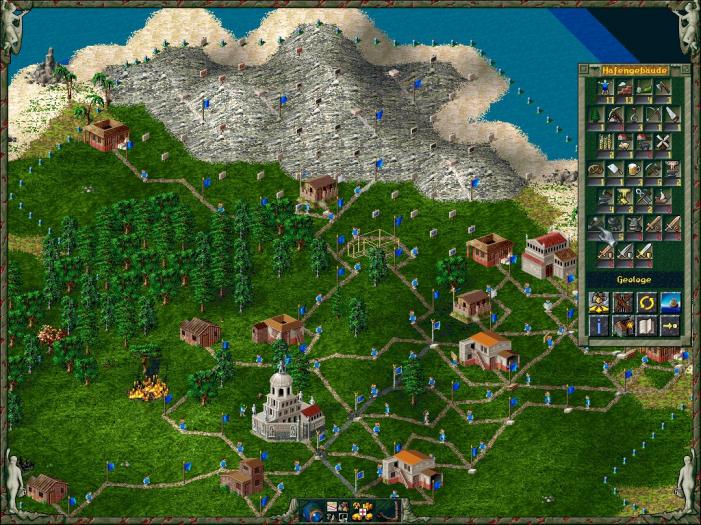The width and height of the screenshot is (701, 525).
Task: Activate the crossed-out demolish button
Action: pyautogui.click(x=622, y=302)
